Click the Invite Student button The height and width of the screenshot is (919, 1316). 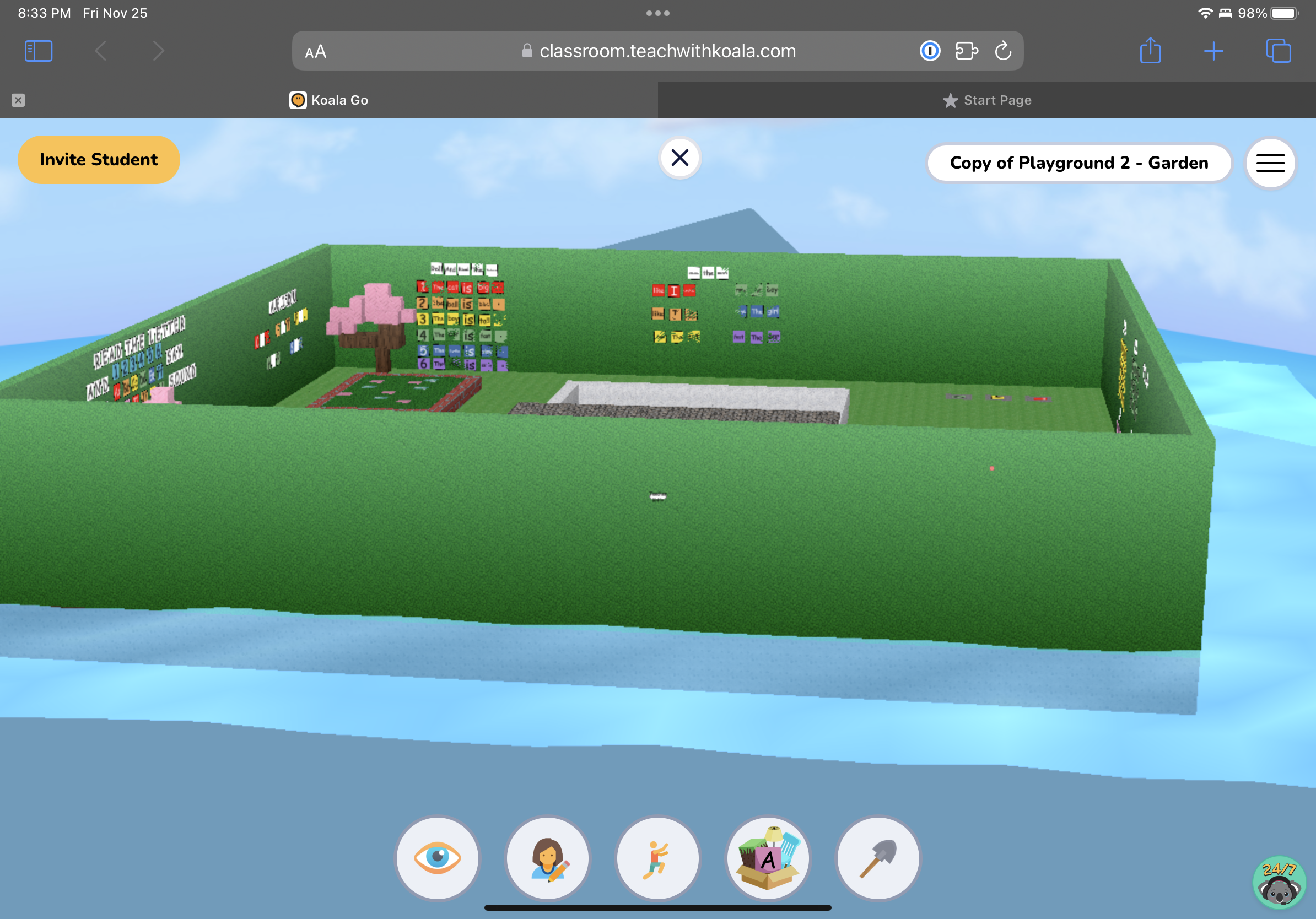[x=99, y=159]
